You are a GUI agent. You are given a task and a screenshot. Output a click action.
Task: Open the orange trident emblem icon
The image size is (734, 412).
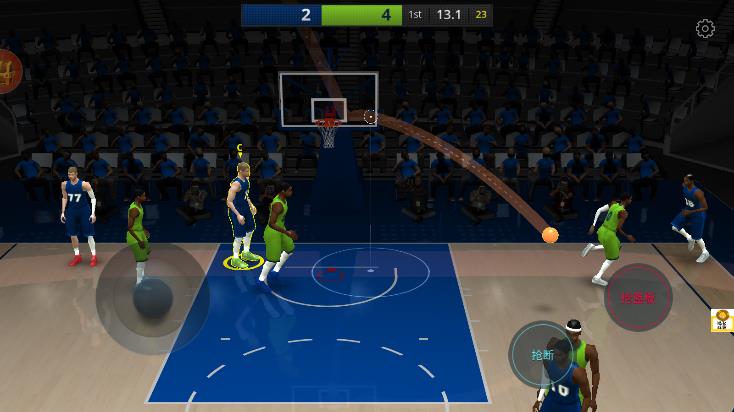coord(8,71)
